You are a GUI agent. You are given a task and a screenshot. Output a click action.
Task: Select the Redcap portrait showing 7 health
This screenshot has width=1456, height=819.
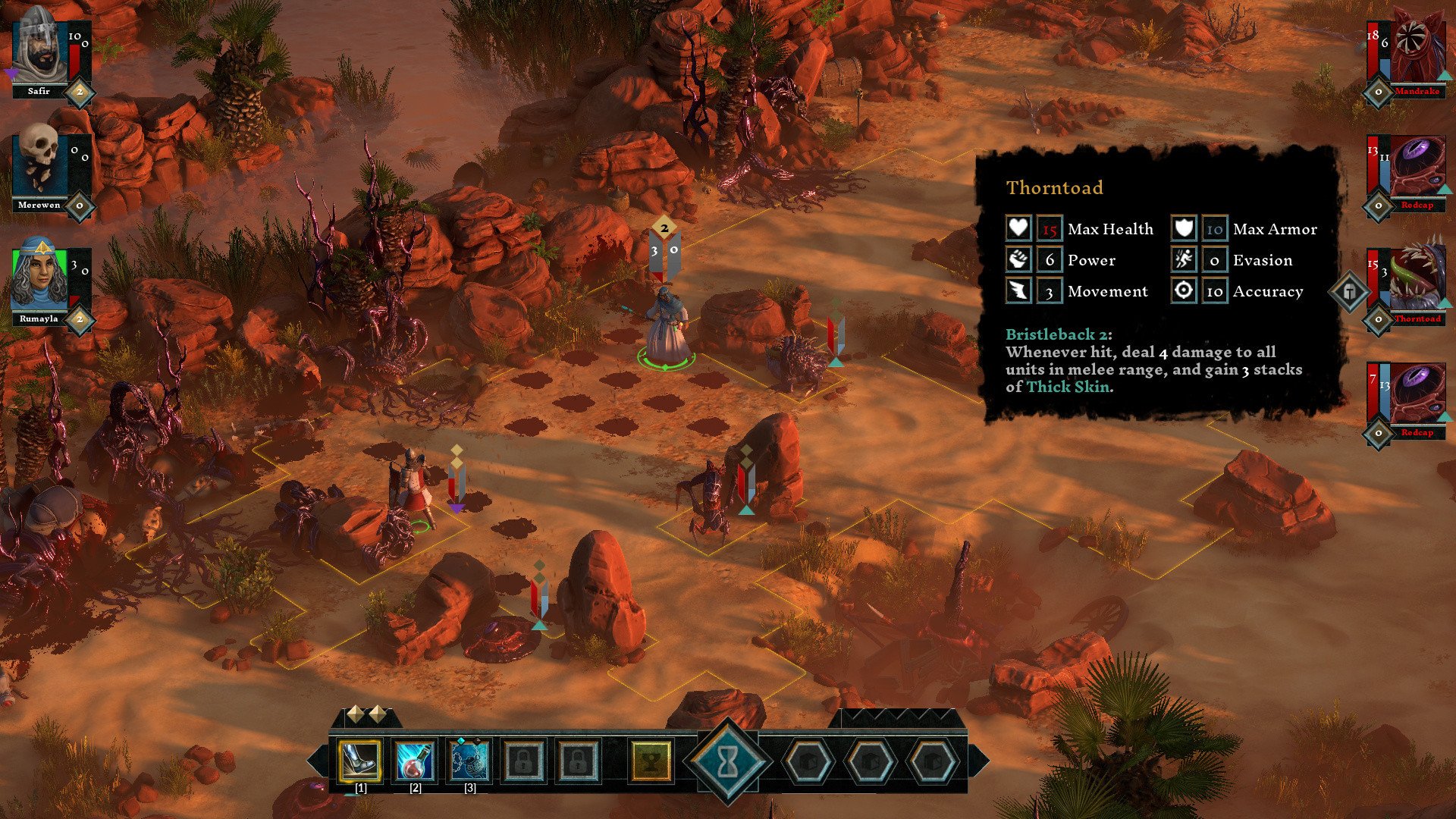(1415, 393)
